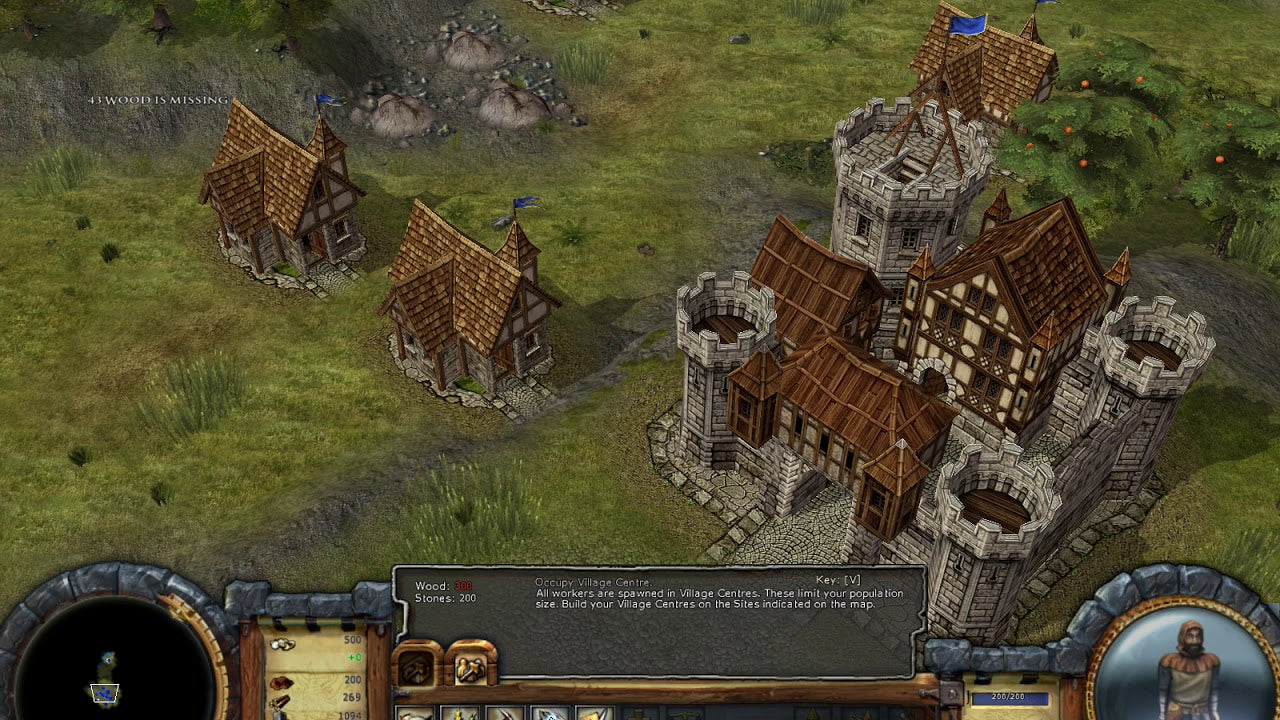Click the iron bars icon on the resource scroll
The width and height of the screenshot is (1280, 720).
[x=279, y=704]
